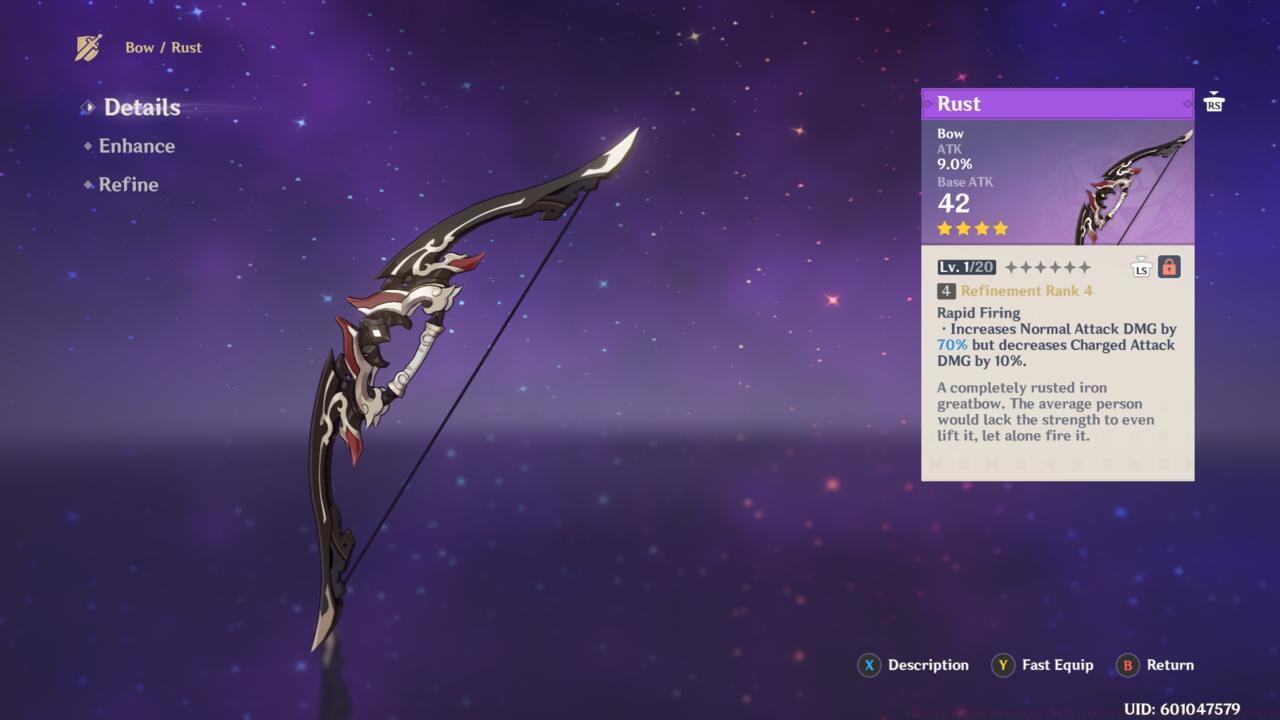Click the Description button
This screenshot has height=720, width=1280.
pyautogui.click(x=927, y=665)
